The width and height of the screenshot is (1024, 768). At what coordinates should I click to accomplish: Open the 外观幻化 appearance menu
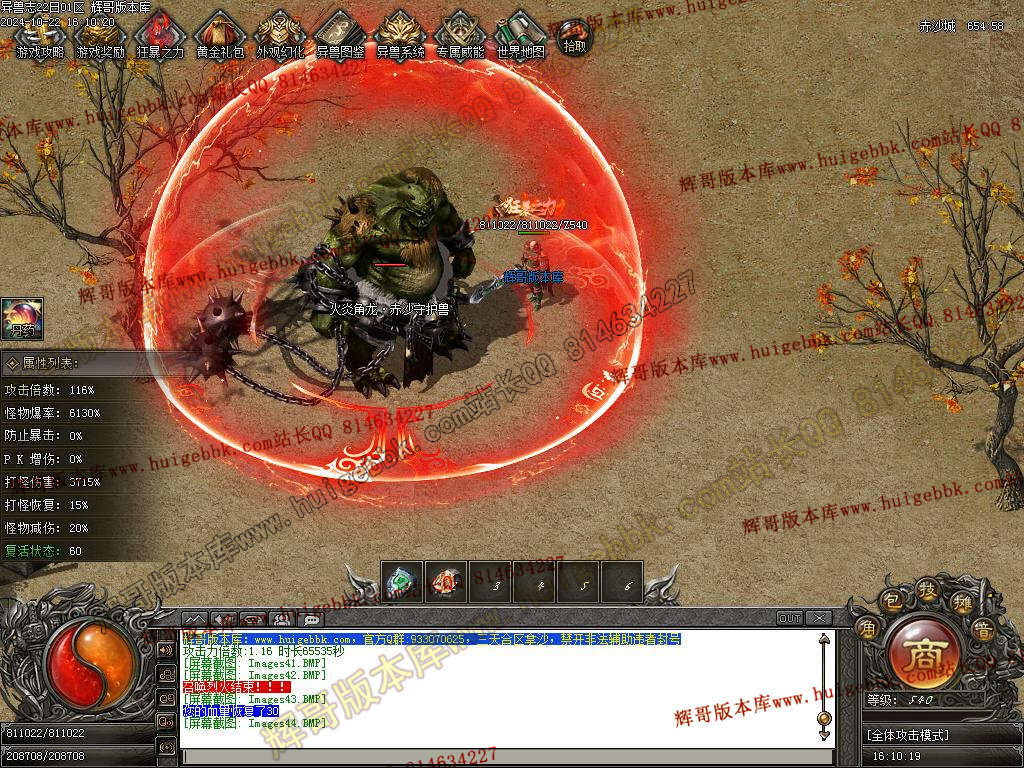pyautogui.click(x=280, y=37)
